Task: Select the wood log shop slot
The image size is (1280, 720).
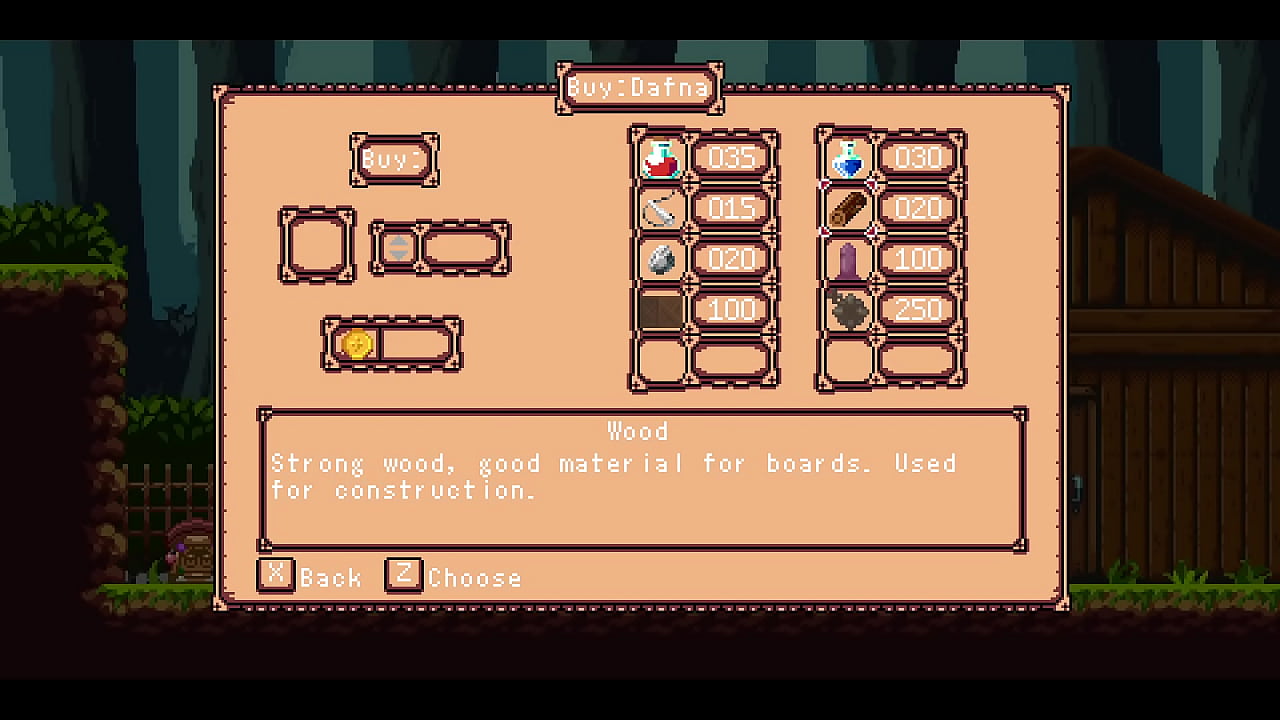Action: (848, 209)
